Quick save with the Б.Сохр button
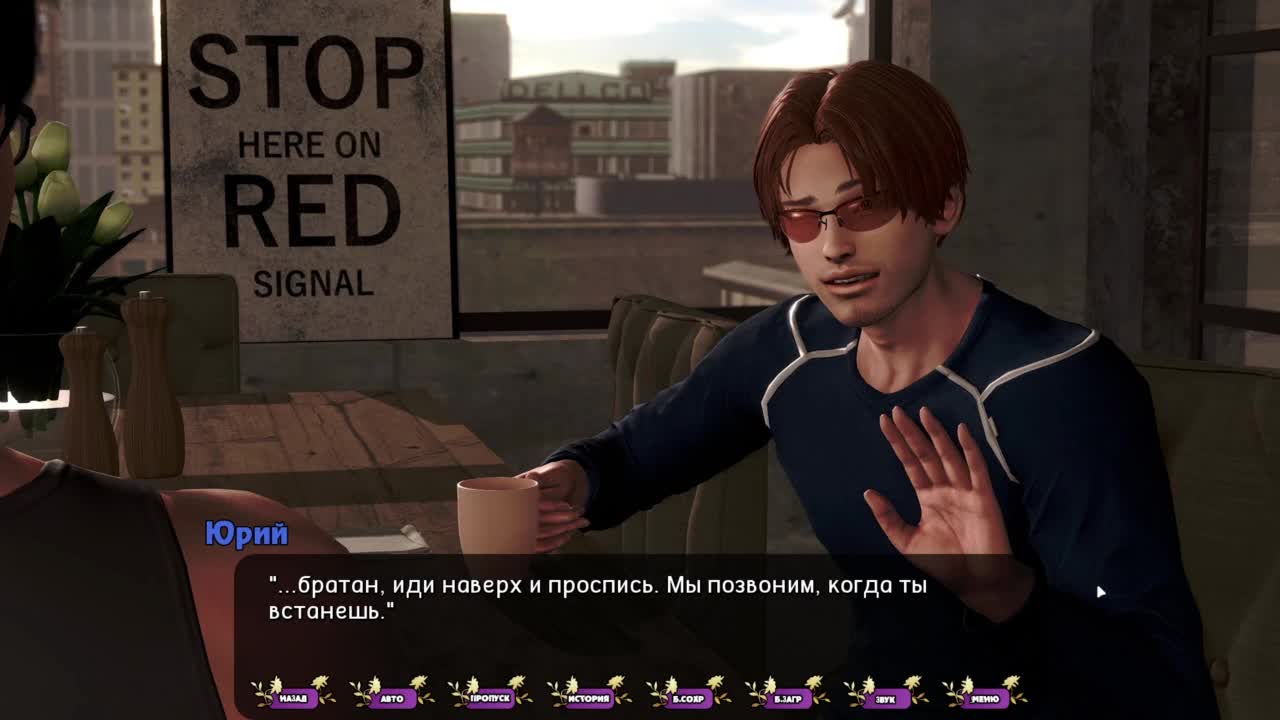Viewport: 1280px width, 720px height. (x=688, y=698)
